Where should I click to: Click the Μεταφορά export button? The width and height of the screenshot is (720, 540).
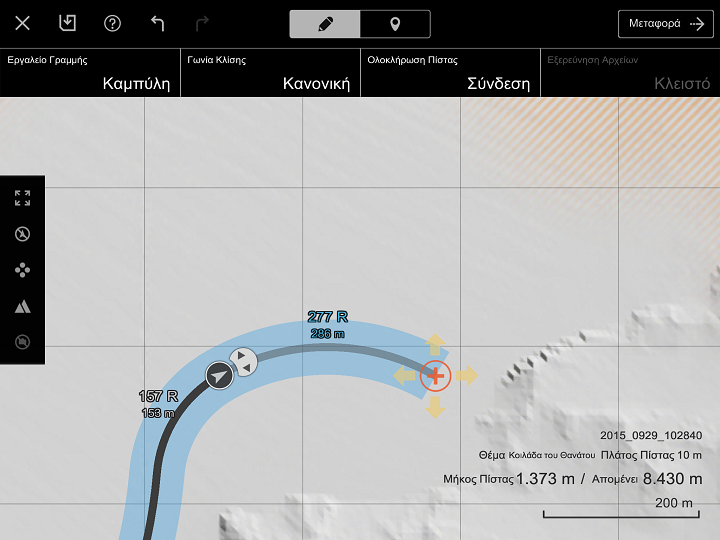(666, 24)
